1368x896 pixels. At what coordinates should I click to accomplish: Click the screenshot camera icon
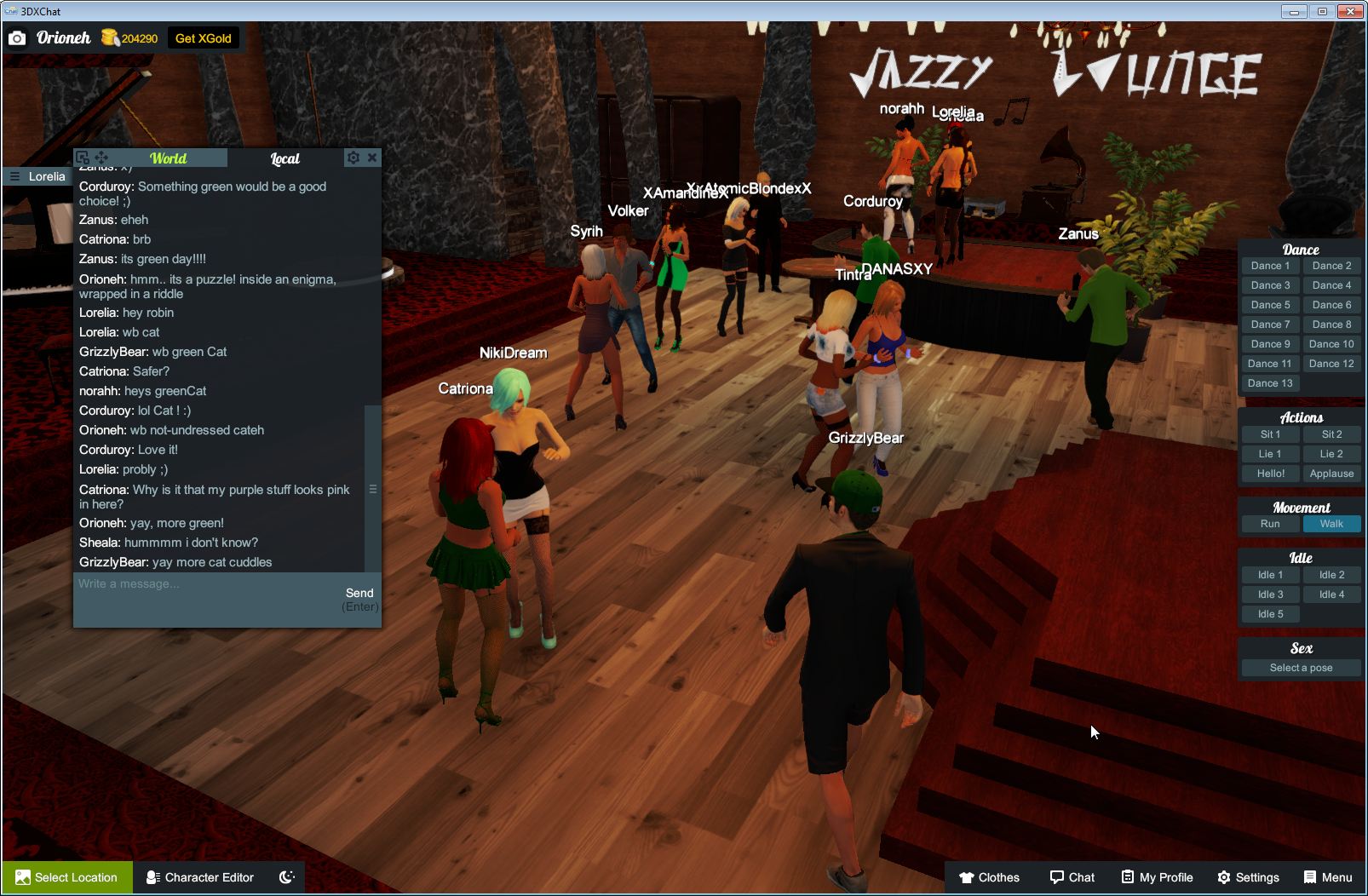click(x=17, y=37)
